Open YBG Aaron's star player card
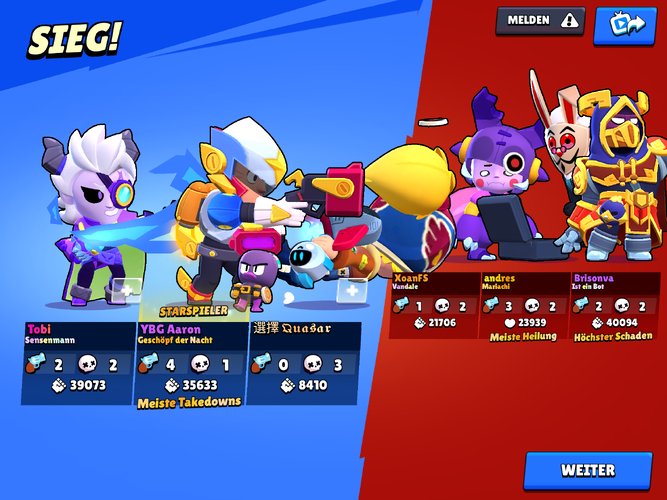This screenshot has width=667, height=500. 191,362
